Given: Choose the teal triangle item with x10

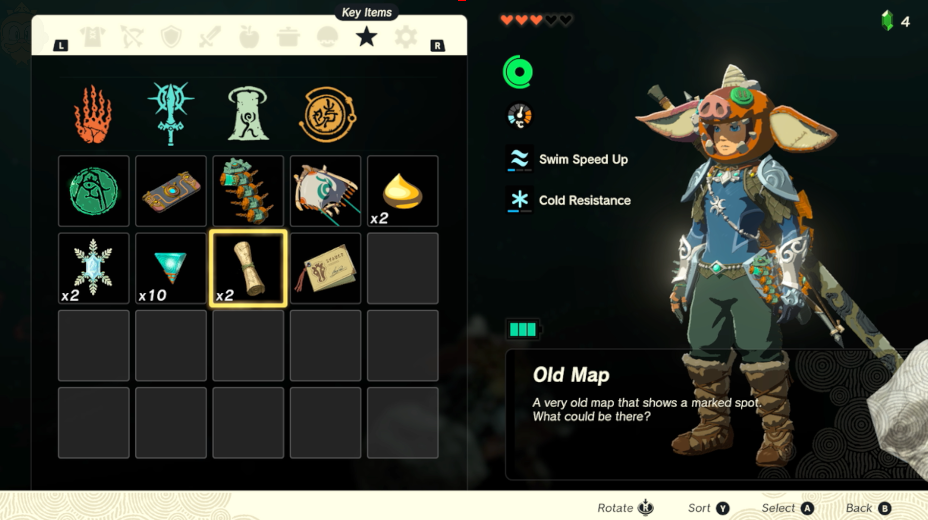Looking at the screenshot, I should 171,268.
